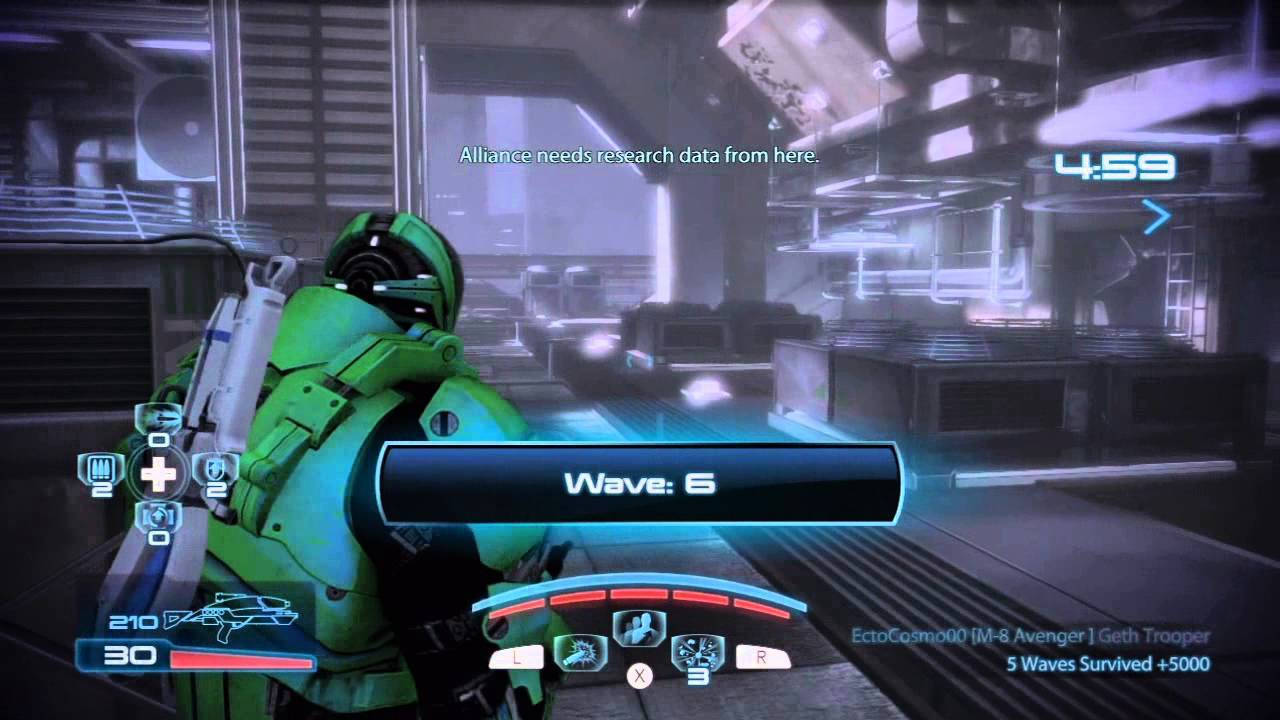Click the Alliance research data objective message

pos(639,155)
